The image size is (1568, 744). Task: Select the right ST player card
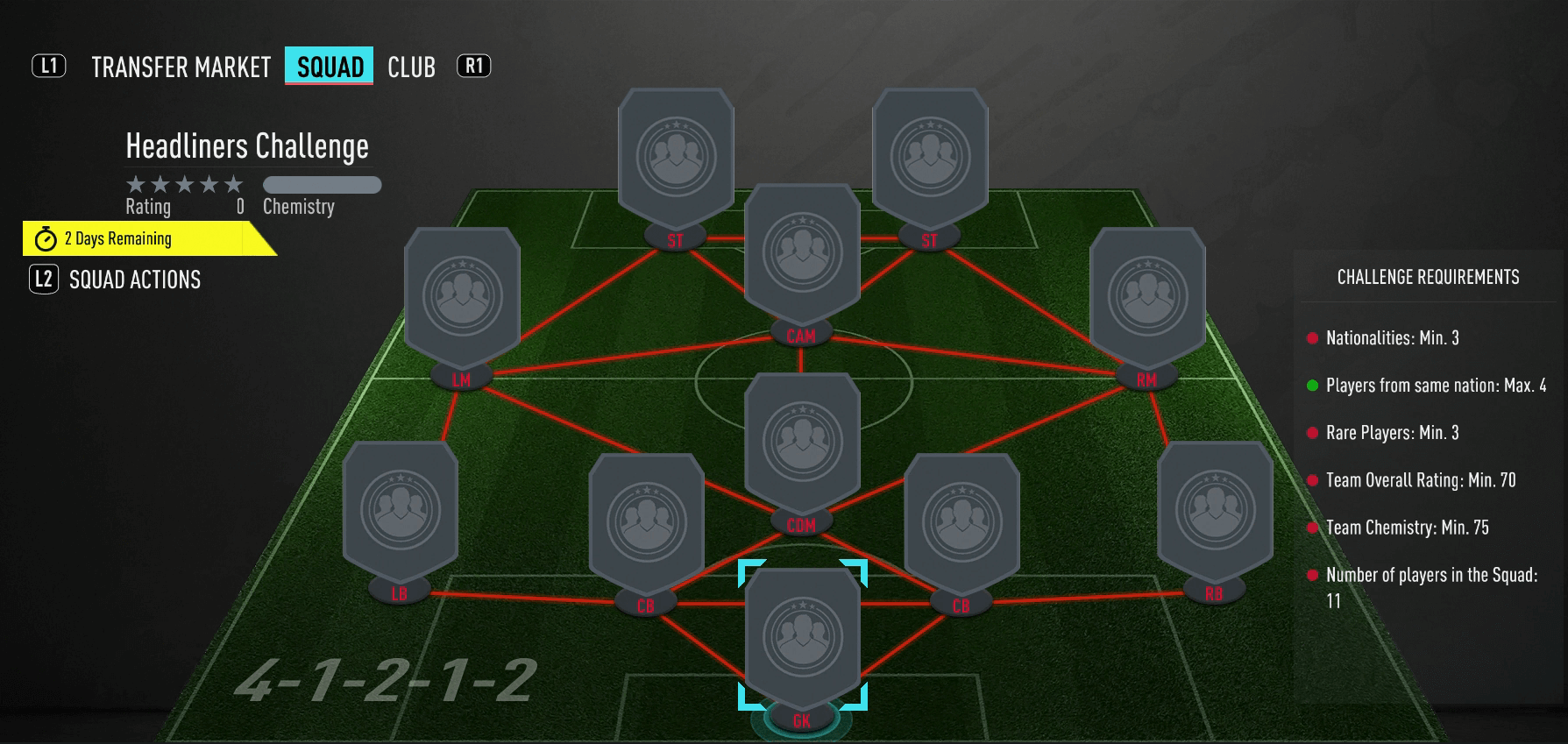(x=929, y=153)
